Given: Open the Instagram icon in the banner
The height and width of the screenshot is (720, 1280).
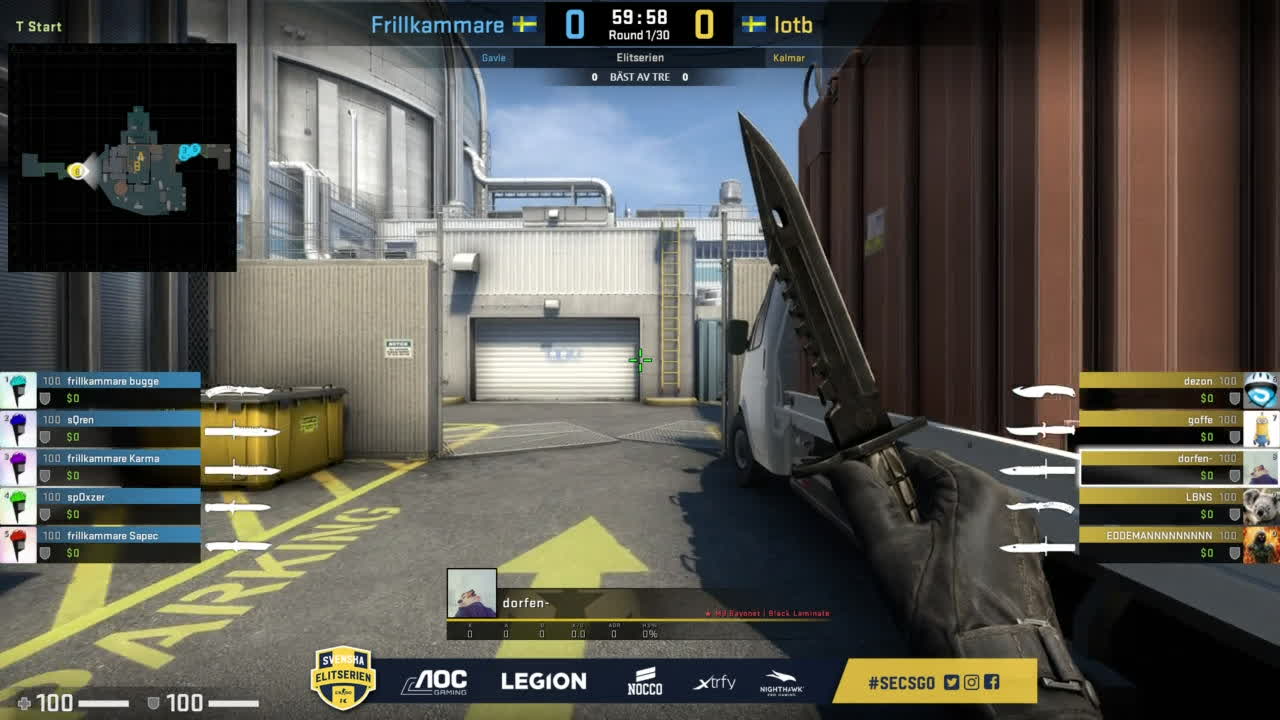Looking at the screenshot, I should 971,682.
